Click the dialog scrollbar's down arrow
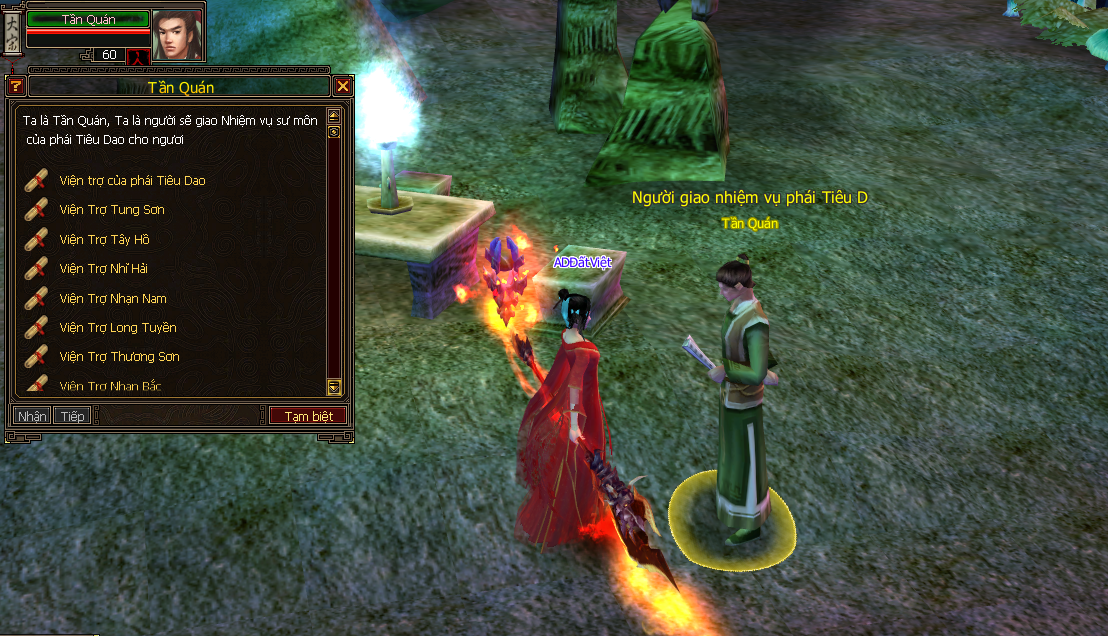The image size is (1108, 636). click(334, 387)
